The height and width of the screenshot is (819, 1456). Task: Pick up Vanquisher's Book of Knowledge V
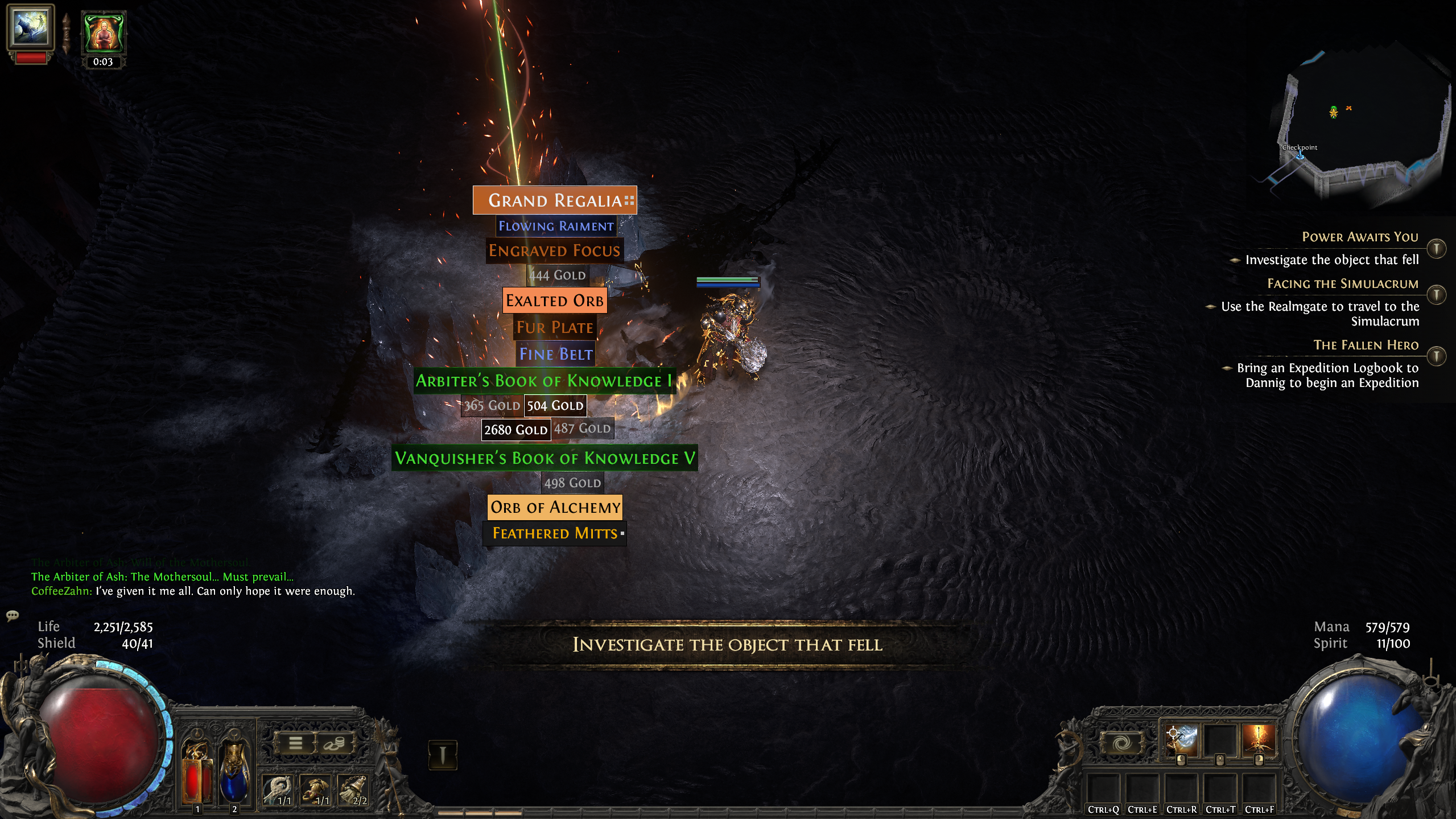tap(545, 457)
